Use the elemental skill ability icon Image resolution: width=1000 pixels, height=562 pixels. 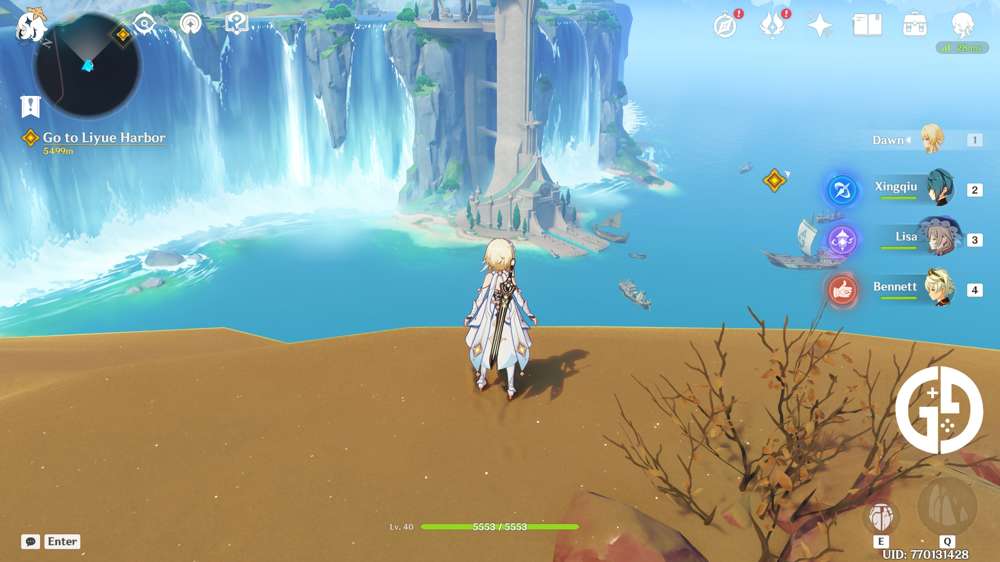coord(881,516)
